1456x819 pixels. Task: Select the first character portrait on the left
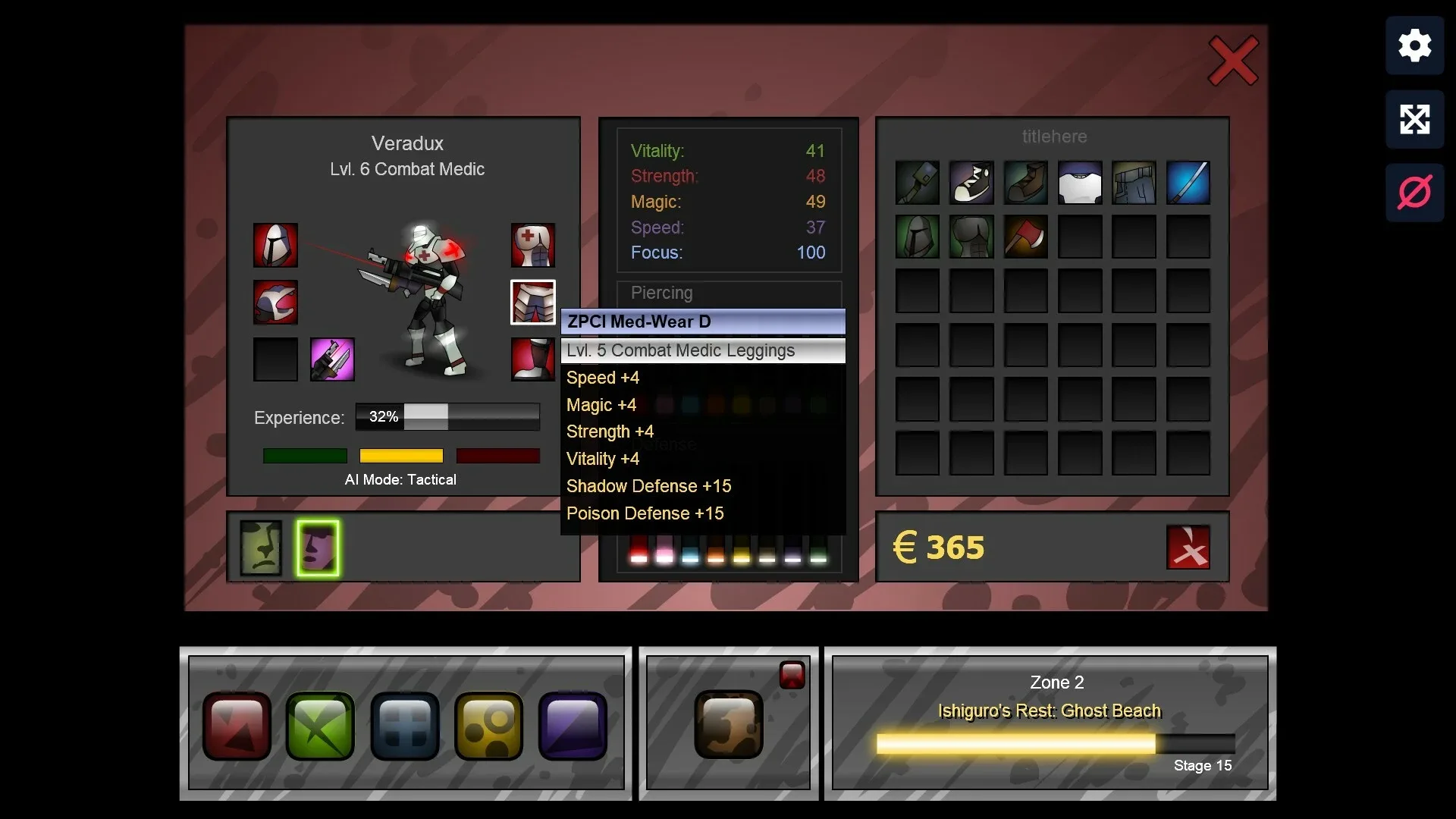click(261, 548)
